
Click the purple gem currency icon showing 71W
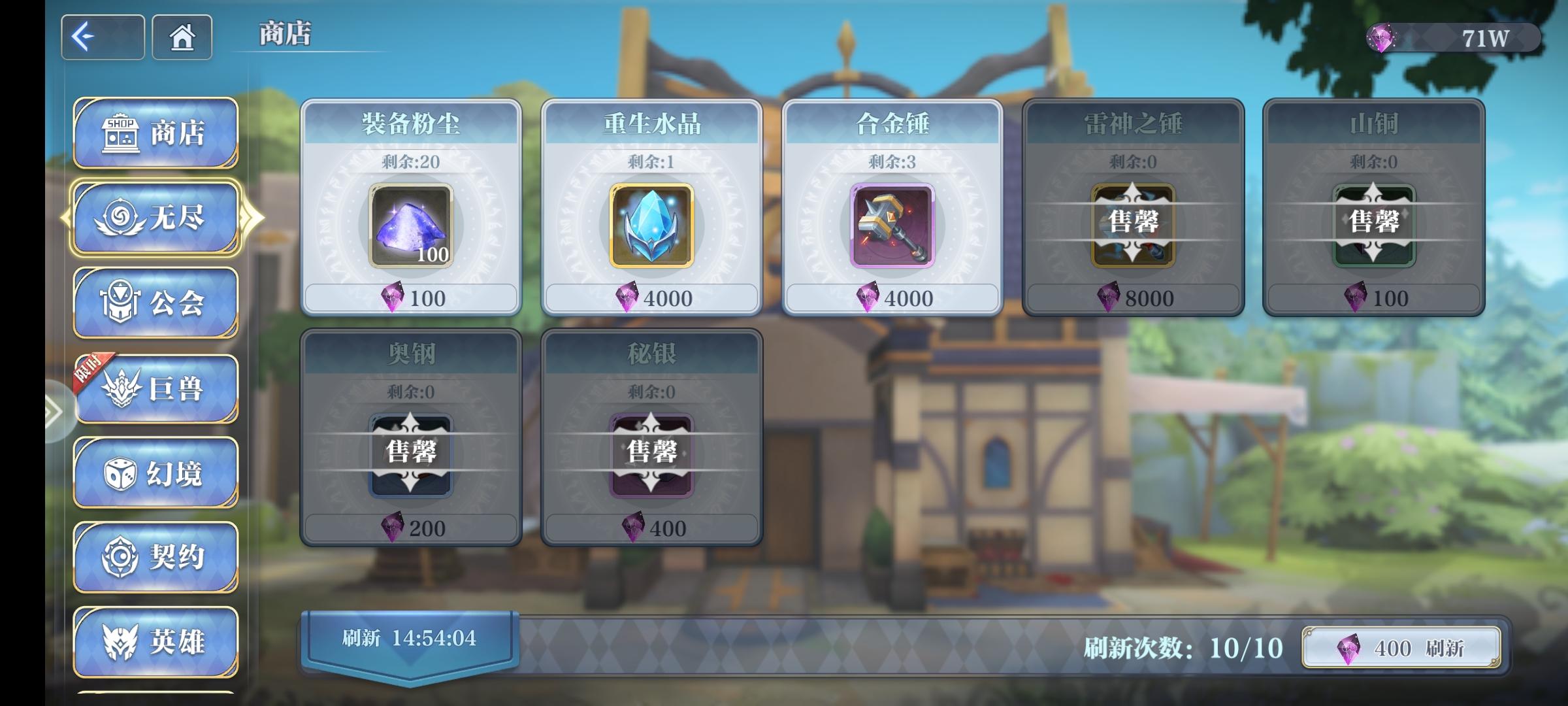tap(1383, 39)
